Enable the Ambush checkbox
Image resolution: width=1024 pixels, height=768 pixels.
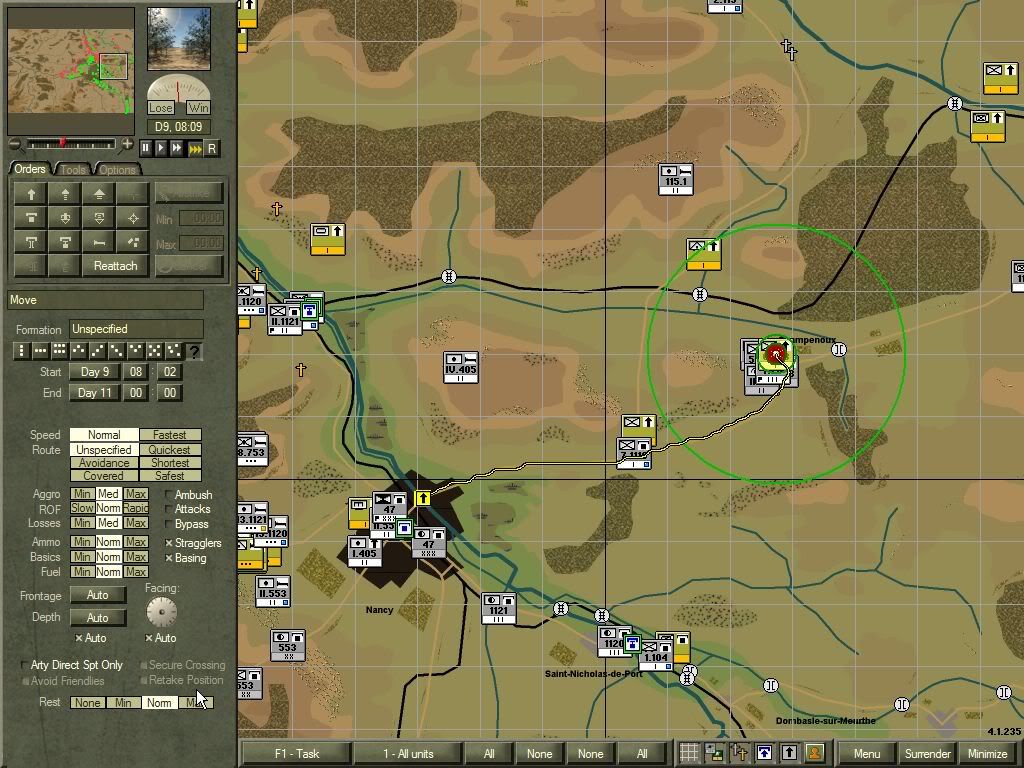(x=169, y=495)
